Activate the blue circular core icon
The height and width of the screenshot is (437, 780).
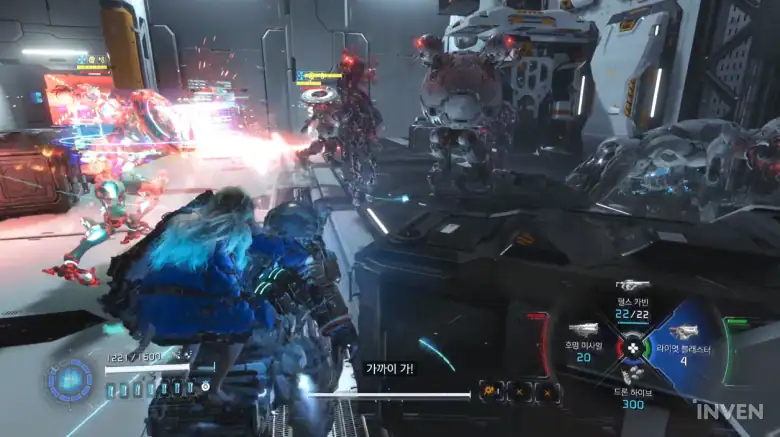pyautogui.click(x=70, y=380)
